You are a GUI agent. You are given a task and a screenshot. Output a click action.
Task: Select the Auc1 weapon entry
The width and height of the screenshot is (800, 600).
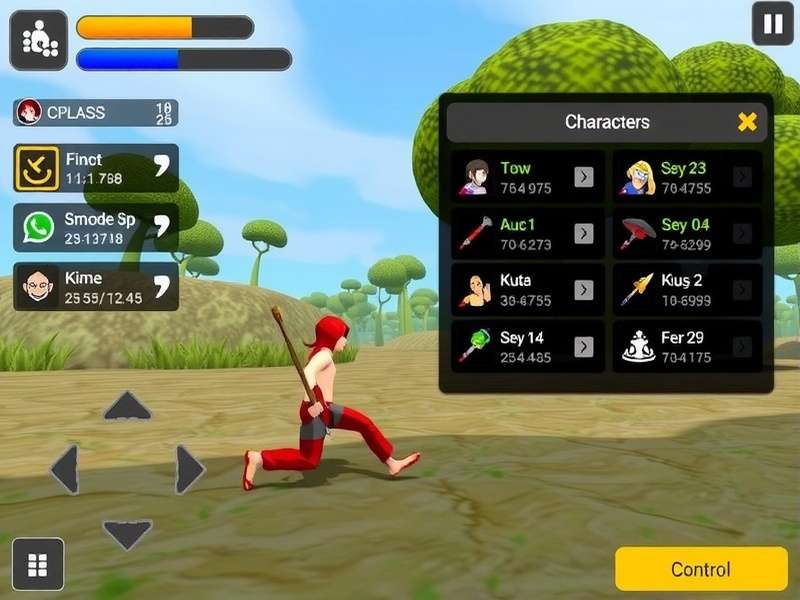(527, 233)
